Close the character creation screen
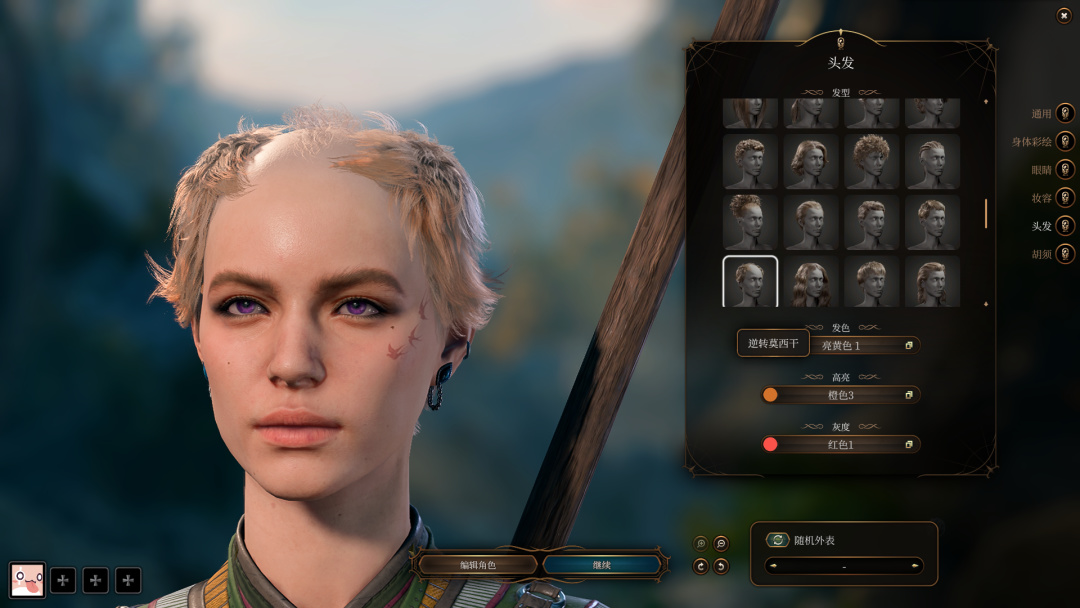Image resolution: width=1080 pixels, height=608 pixels. (x=1064, y=15)
